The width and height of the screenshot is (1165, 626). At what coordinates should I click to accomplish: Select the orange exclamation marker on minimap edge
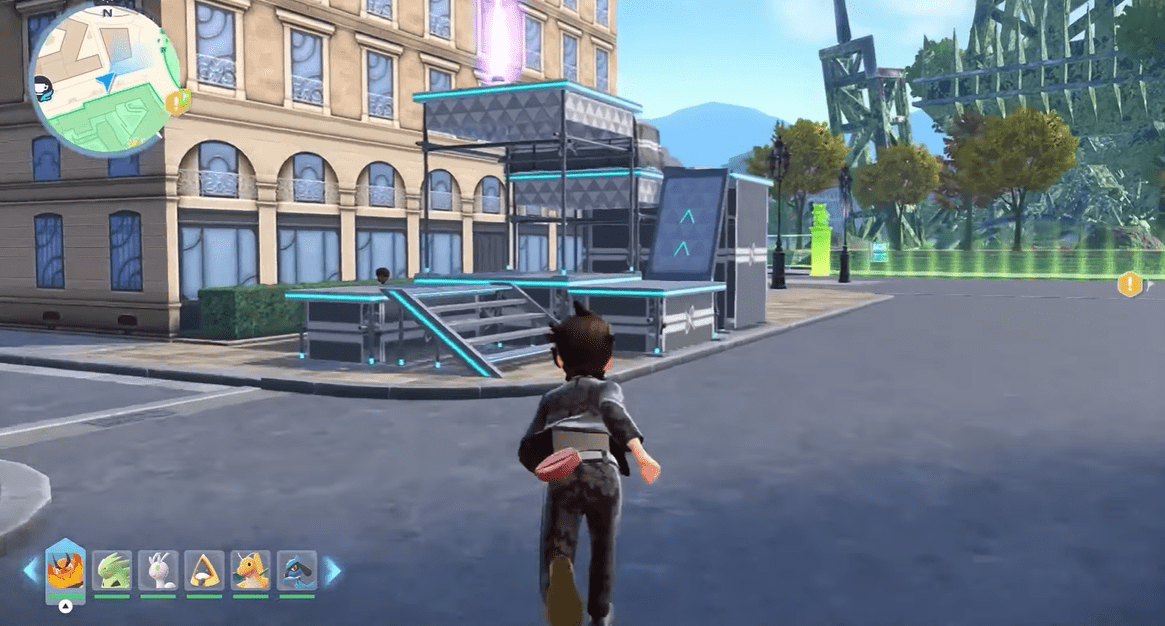pyautogui.click(x=178, y=101)
